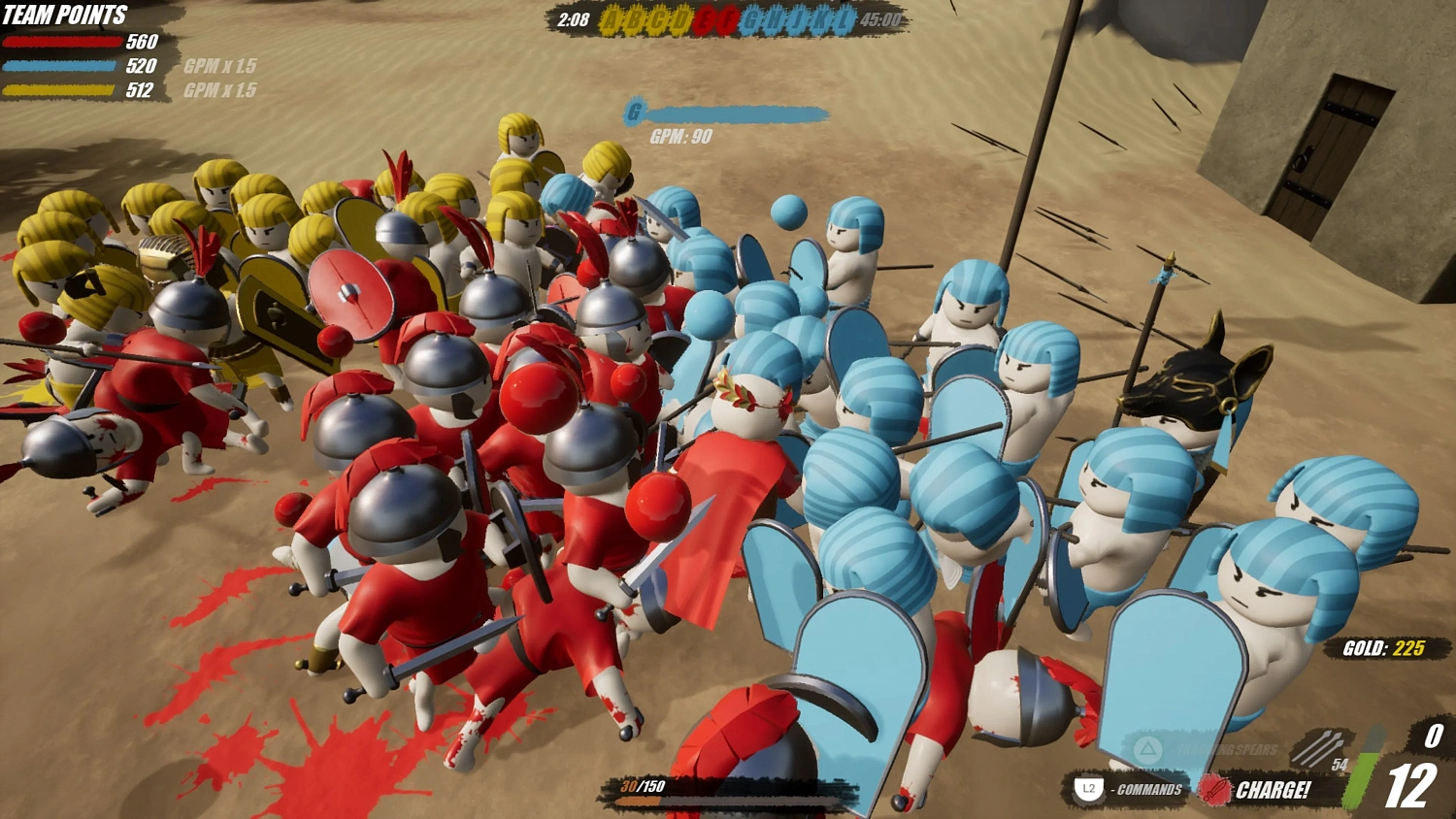This screenshot has height=819, width=1456.
Task: Expand the GPM: 90 capture details
Action: pyautogui.click(x=679, y=138)
